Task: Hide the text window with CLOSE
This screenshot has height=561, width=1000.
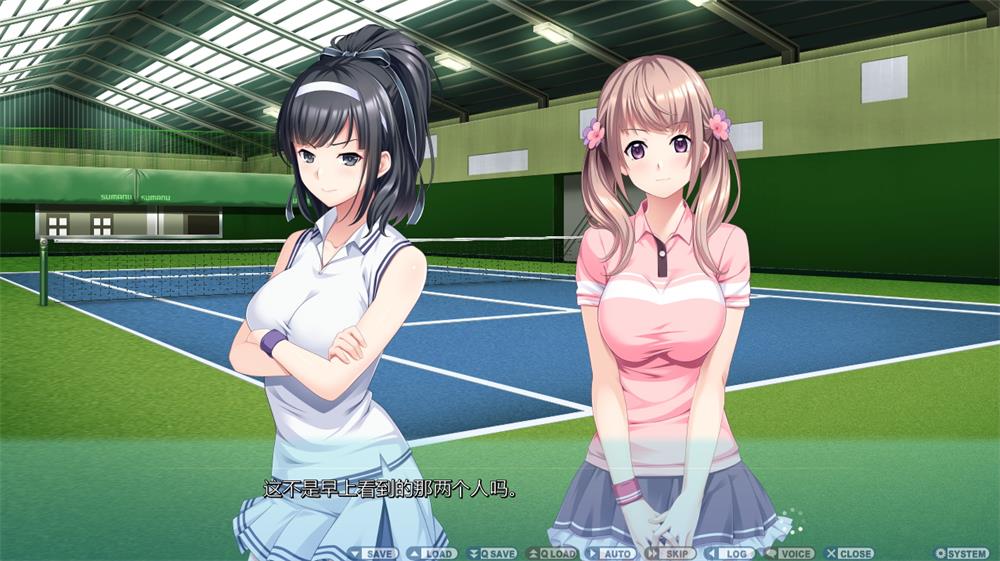Action: [849, 553]
